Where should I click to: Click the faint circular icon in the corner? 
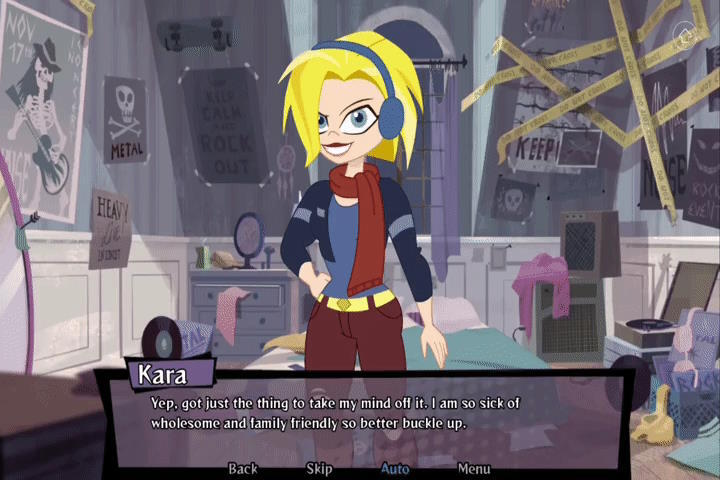[685, 37]
